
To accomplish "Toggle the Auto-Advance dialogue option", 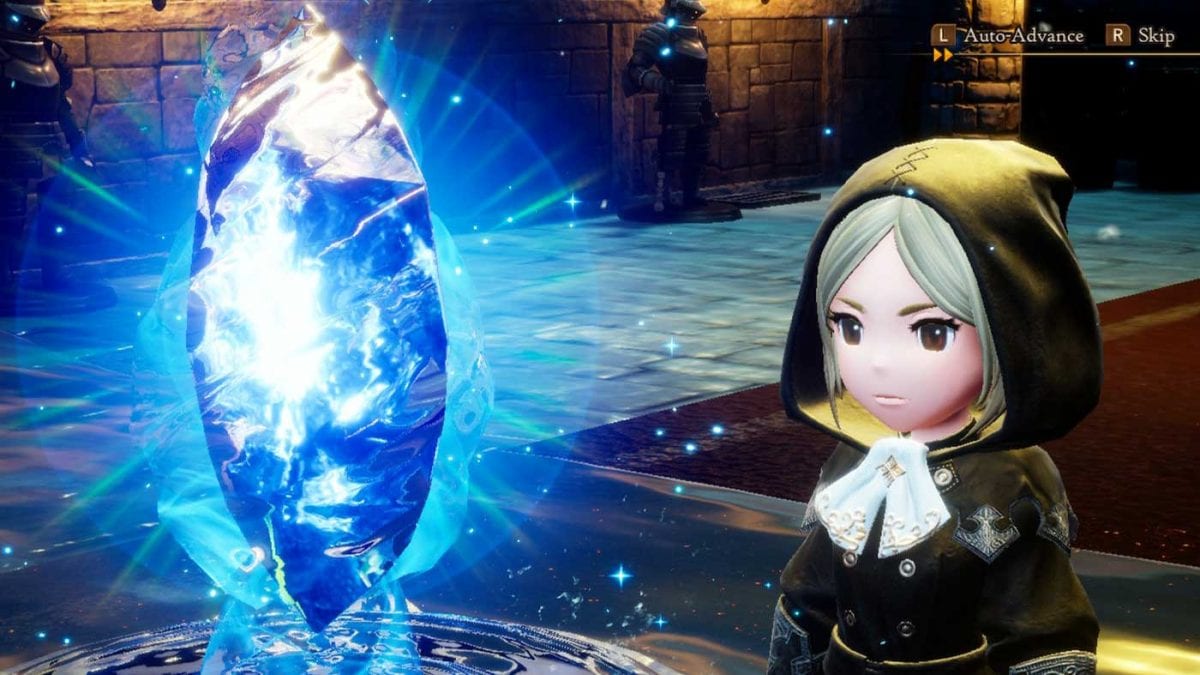I will pos(1008,36).
